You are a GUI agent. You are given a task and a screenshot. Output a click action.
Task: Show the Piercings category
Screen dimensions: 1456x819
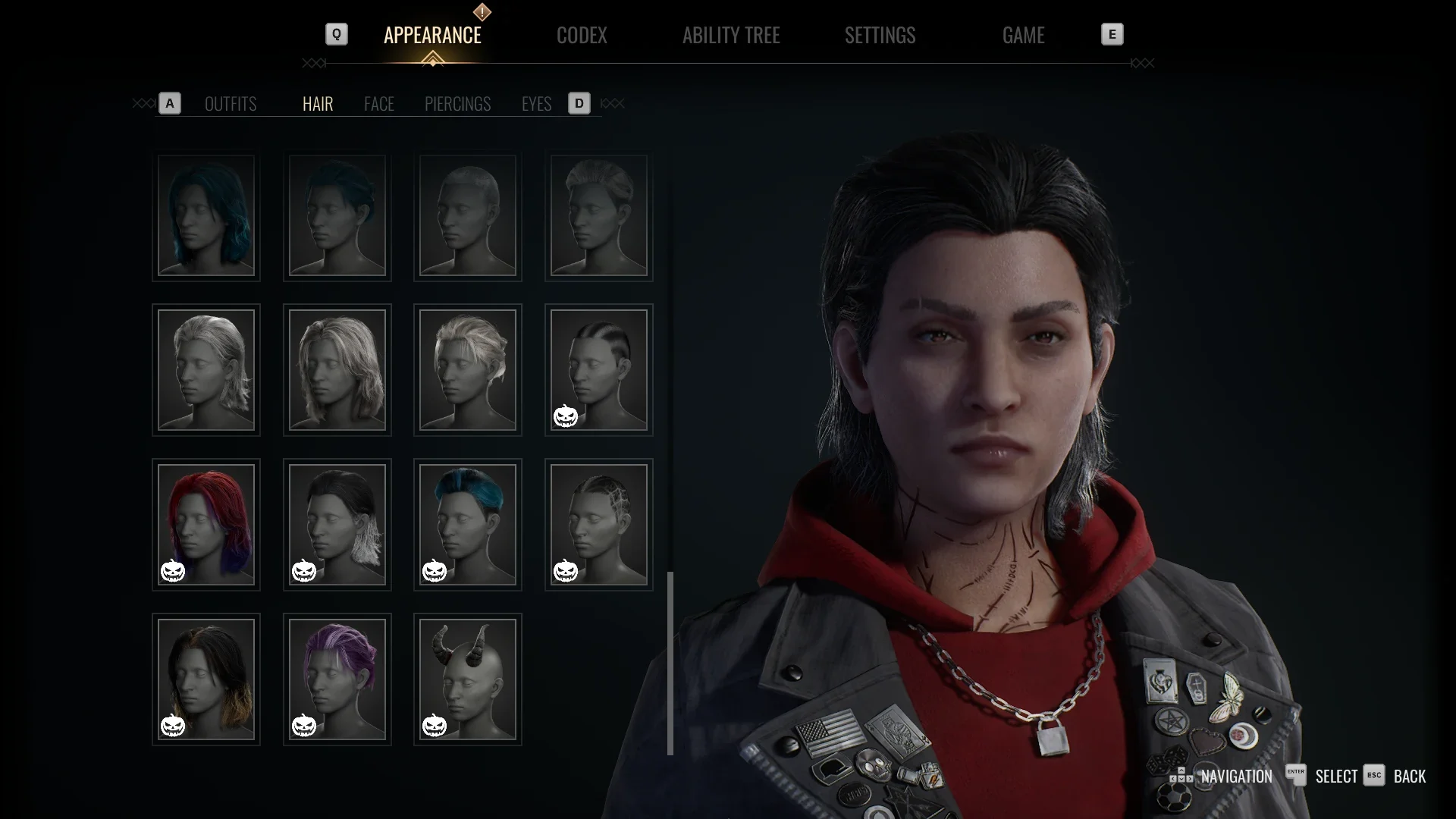click(x=457, y=104)
